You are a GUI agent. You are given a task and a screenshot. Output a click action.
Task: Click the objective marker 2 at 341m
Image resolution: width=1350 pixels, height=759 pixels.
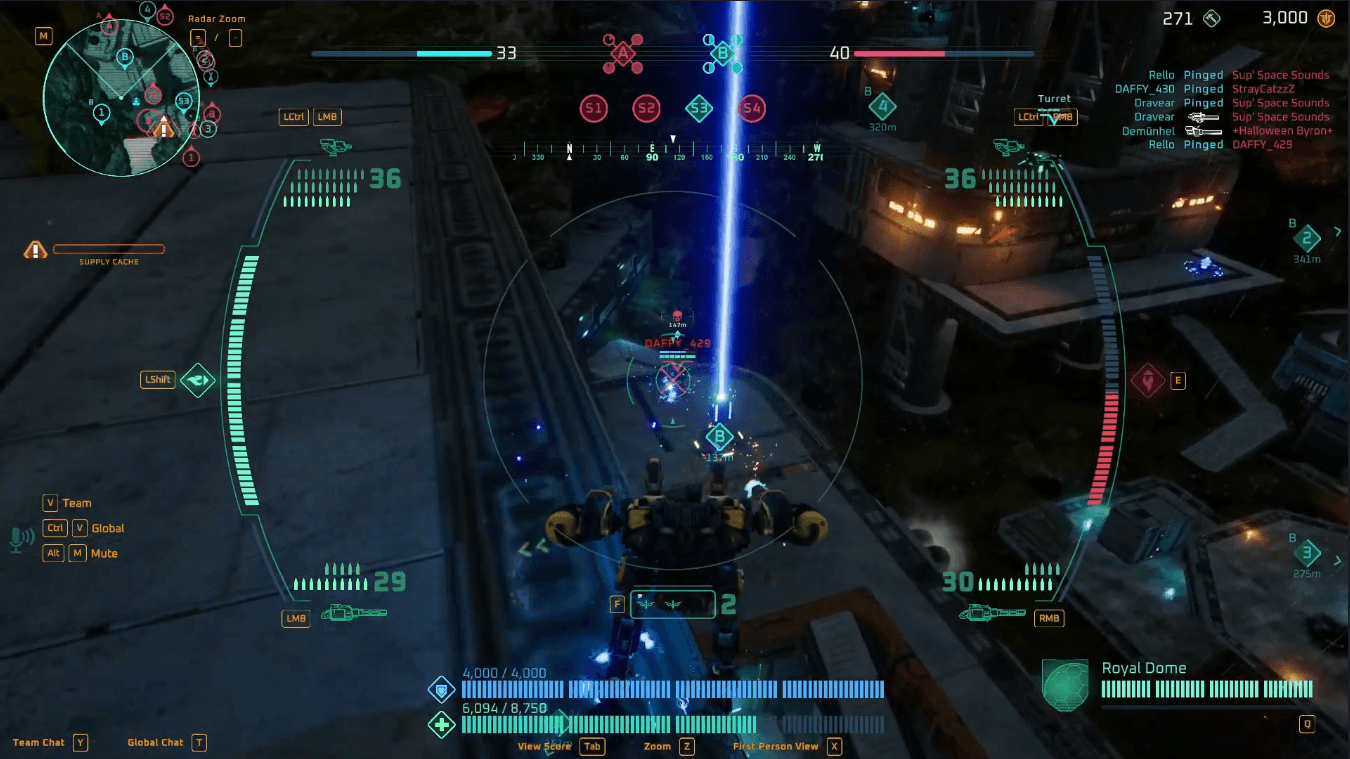coord(1306,238)
